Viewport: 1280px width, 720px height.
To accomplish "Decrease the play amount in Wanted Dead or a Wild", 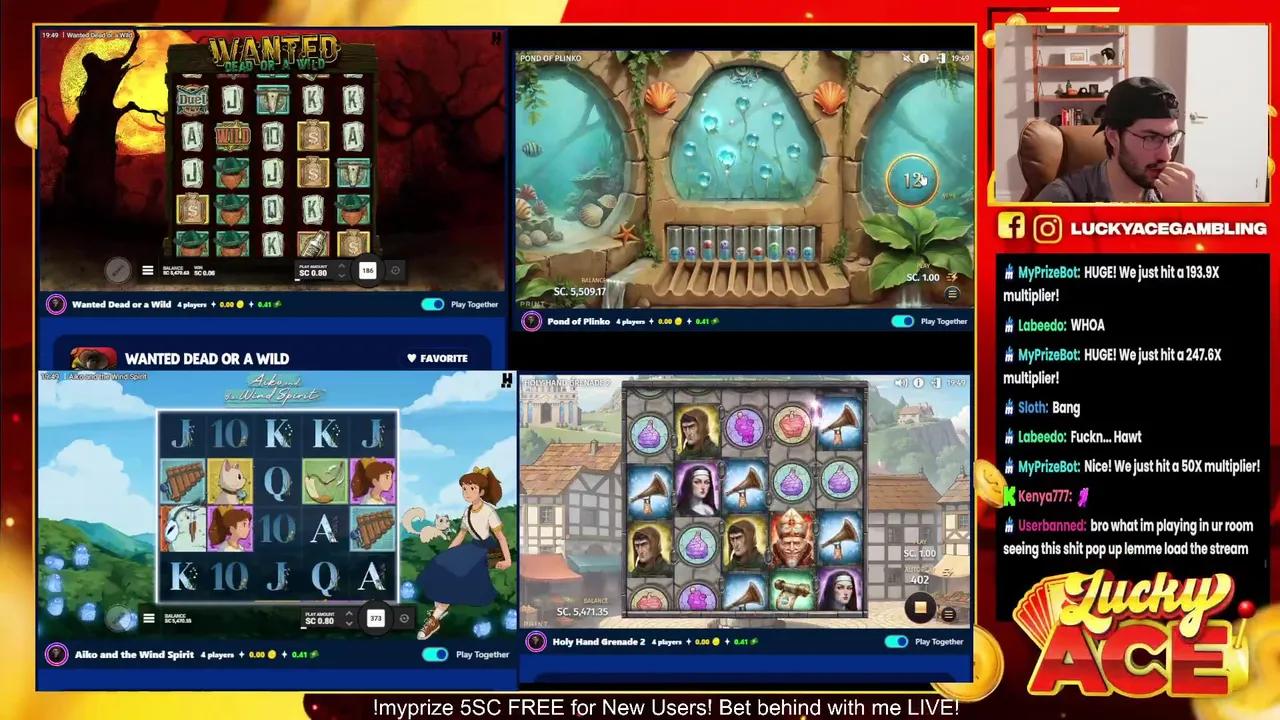I will pyautogui.click(x=342, y=275).
